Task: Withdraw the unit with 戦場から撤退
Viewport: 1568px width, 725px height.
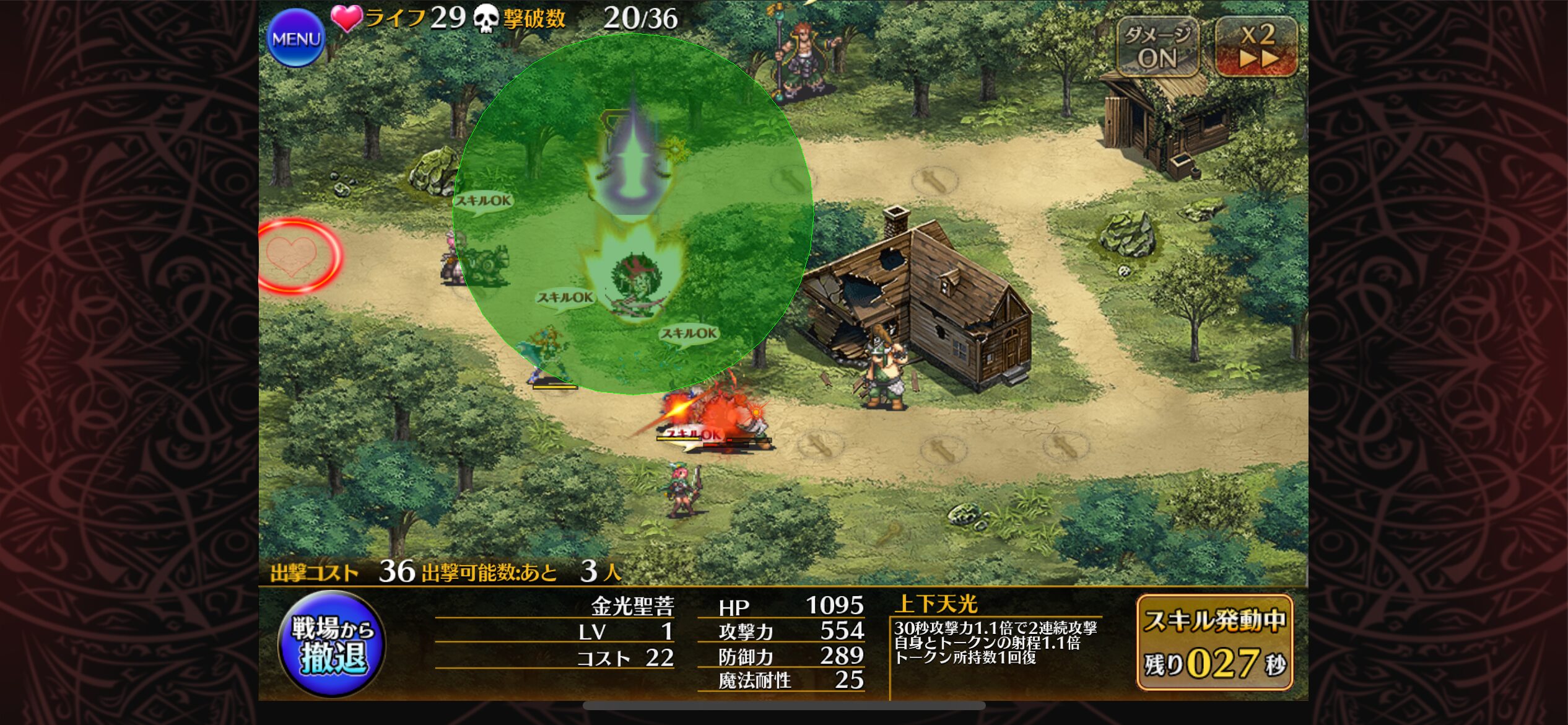Action: [x=332, y=644]
